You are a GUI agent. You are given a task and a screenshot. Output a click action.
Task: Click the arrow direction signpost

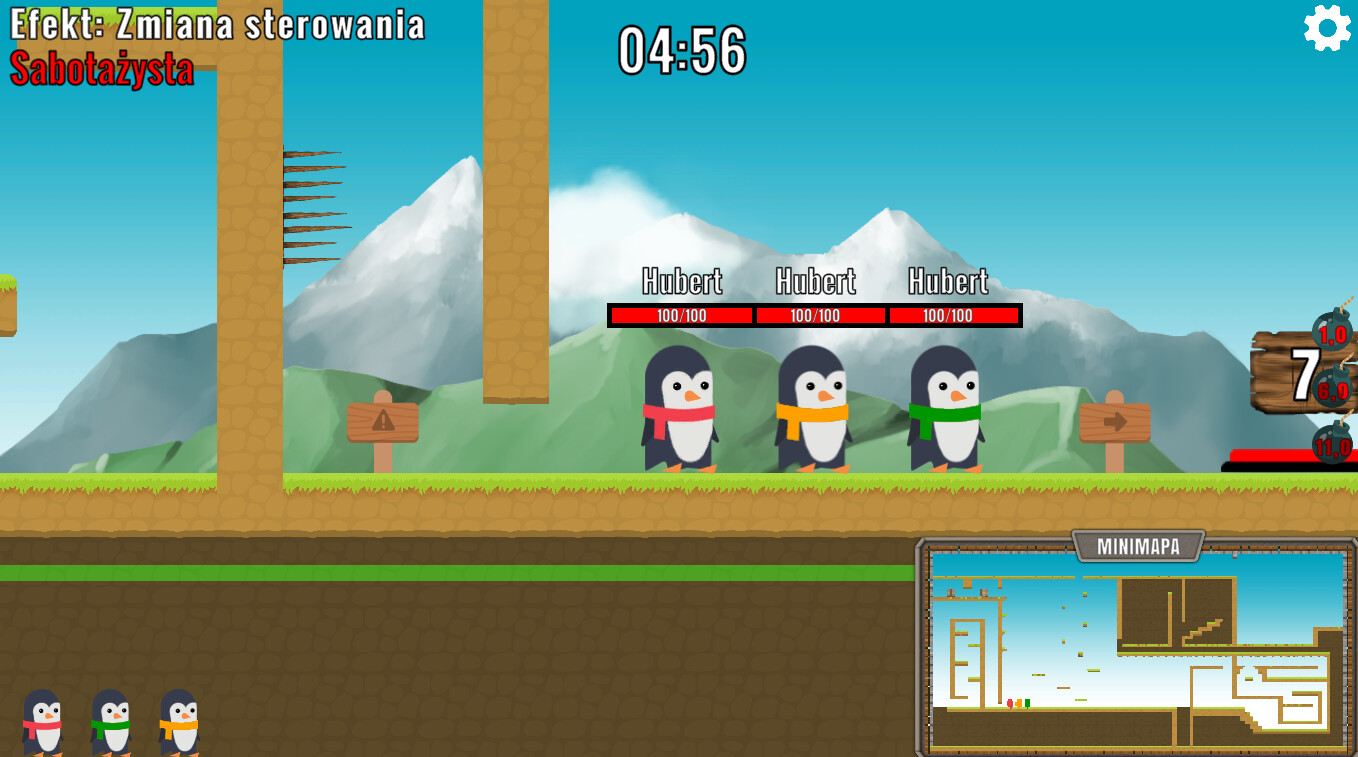[1113, 421]
